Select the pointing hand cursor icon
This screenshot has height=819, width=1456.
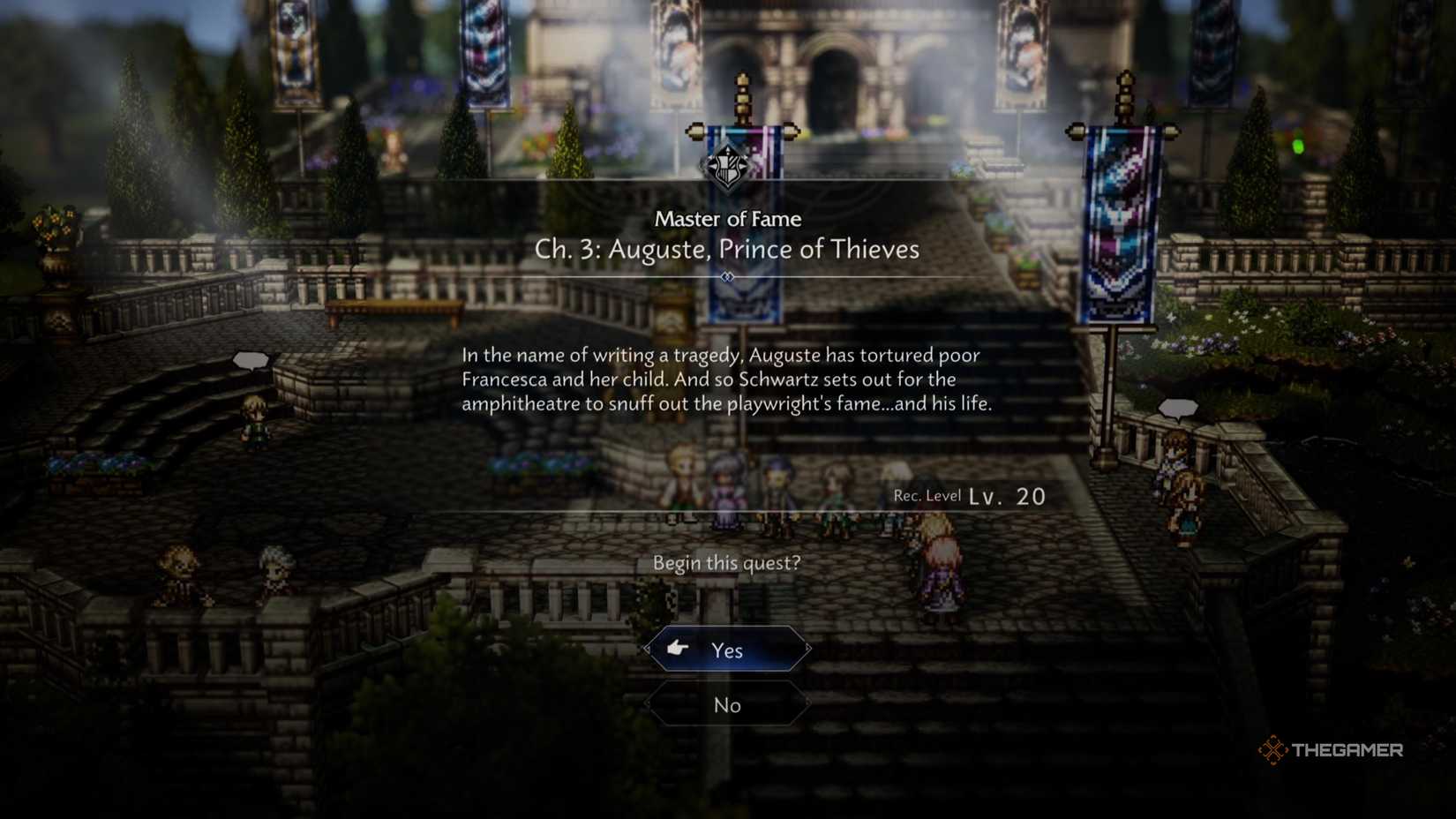(676, 649)
